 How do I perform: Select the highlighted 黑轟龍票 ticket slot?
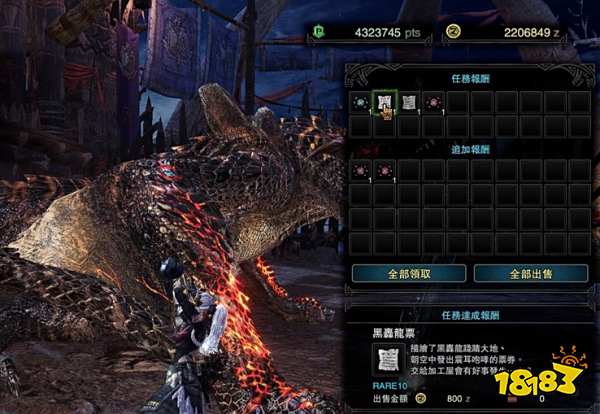click(x=384, y=102)
